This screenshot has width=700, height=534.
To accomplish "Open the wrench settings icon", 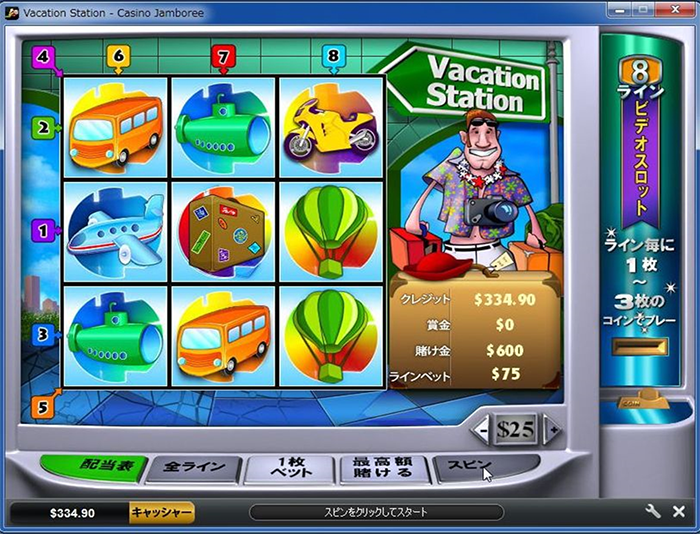I will pos(654,512).
